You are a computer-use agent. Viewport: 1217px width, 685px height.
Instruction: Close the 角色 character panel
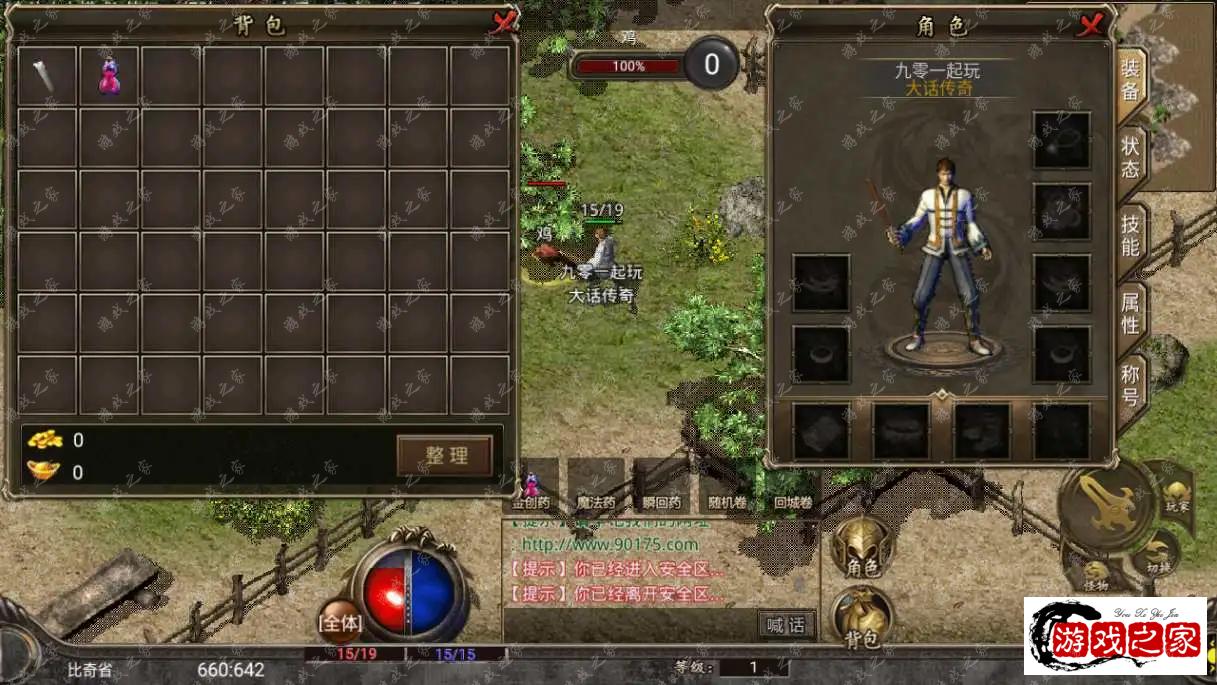click(1089, 24)
